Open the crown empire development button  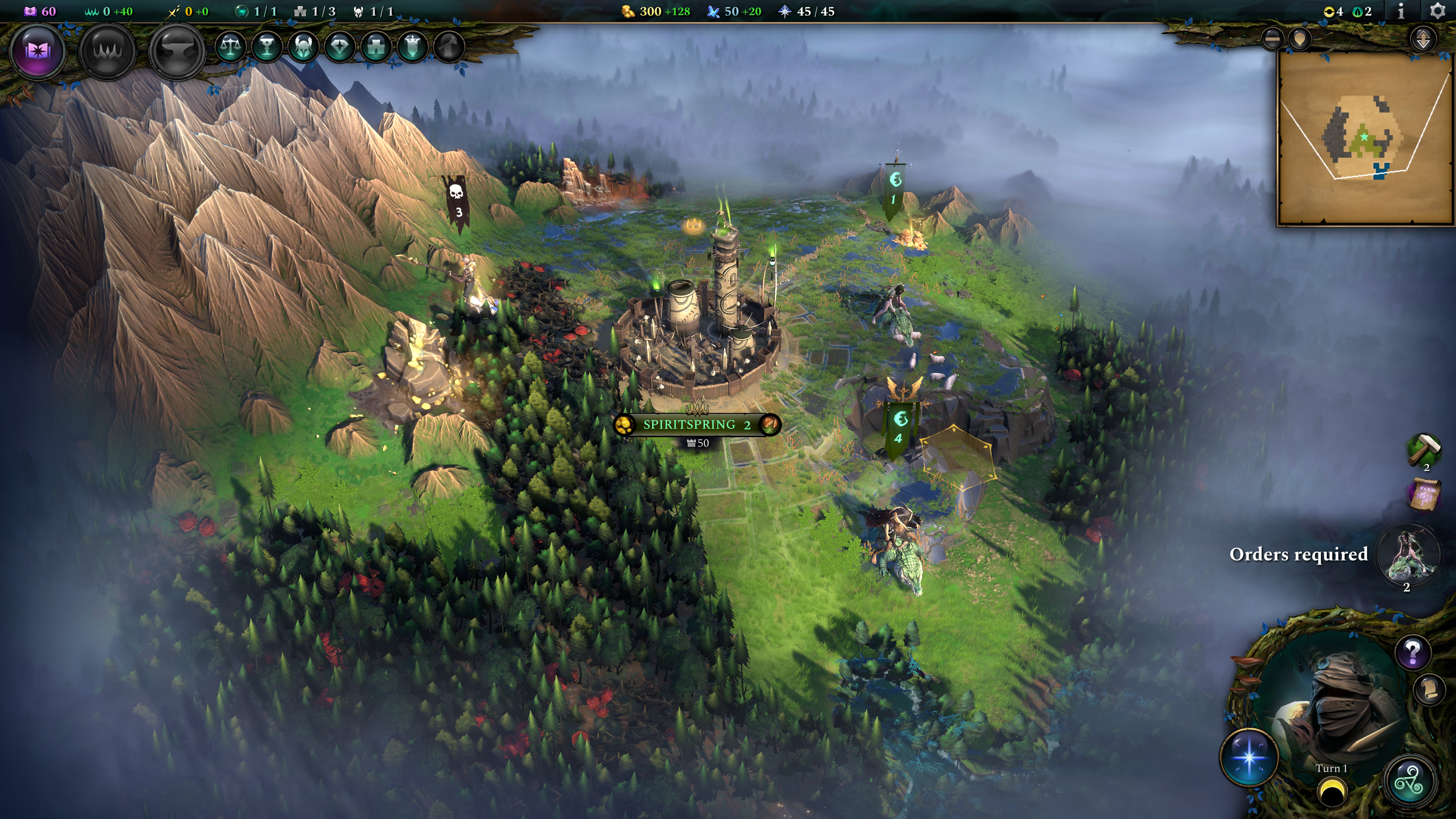tap(107, 51)
